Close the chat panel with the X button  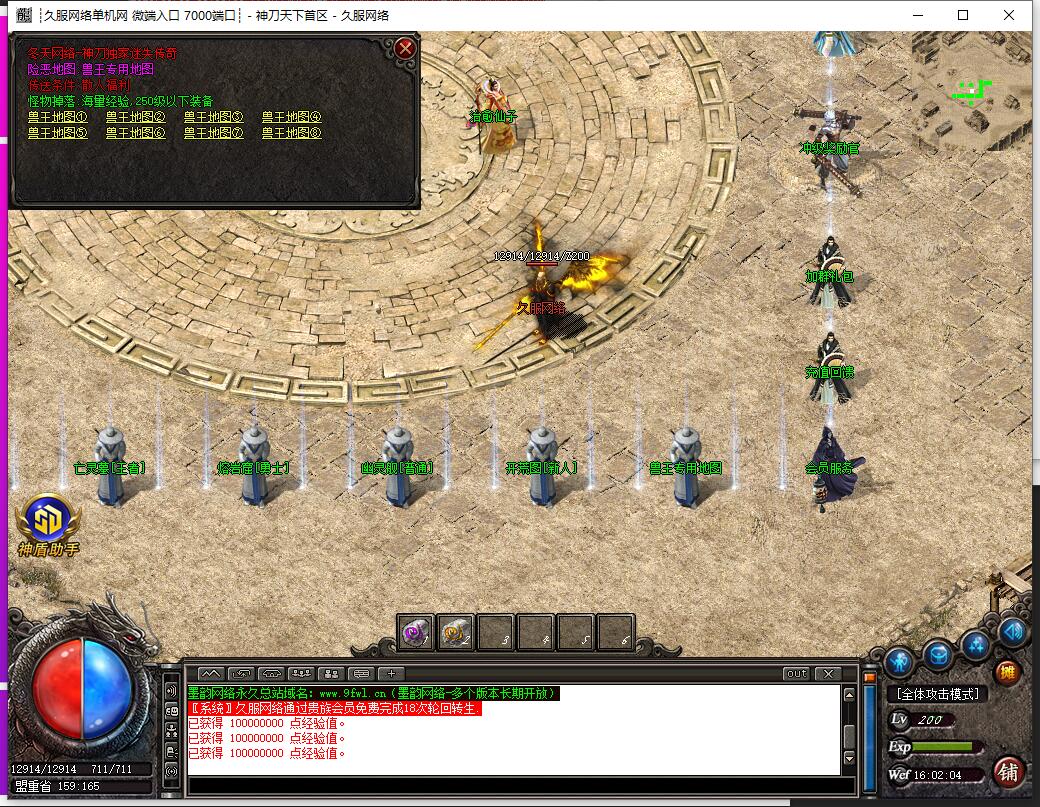(x=828, y=674)
